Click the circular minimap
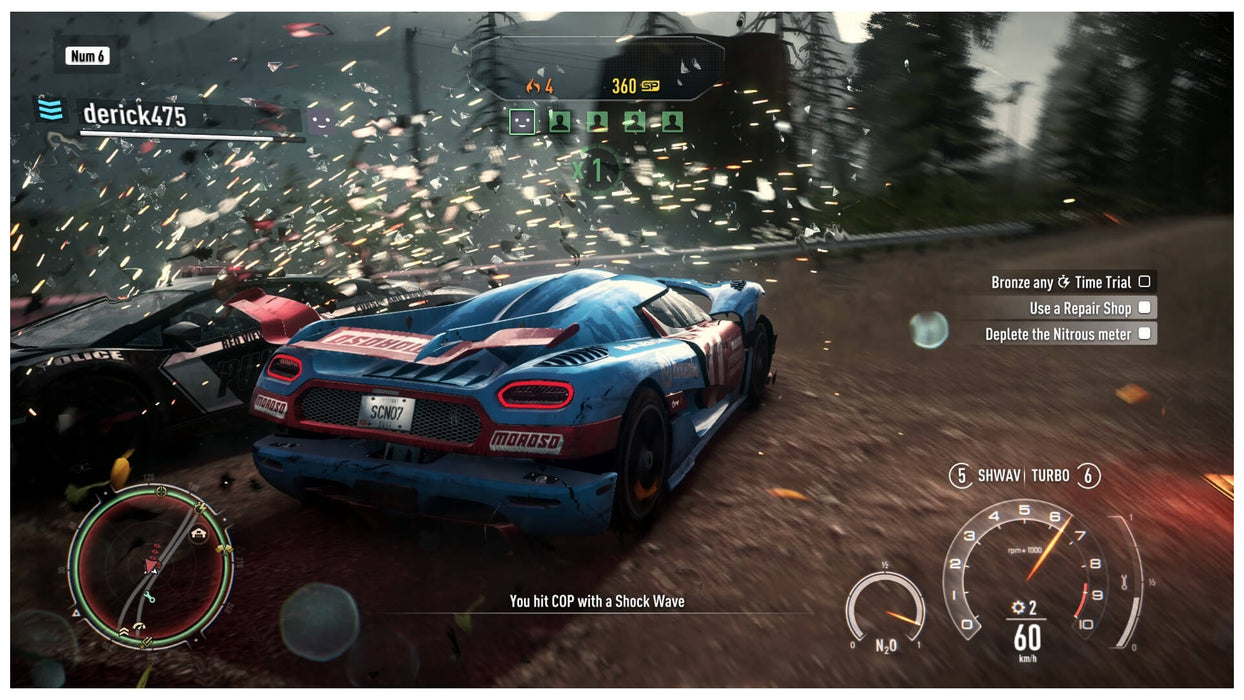Viewport: 1244px width, 700px height. pyautogui.click(x=150, y=566)
